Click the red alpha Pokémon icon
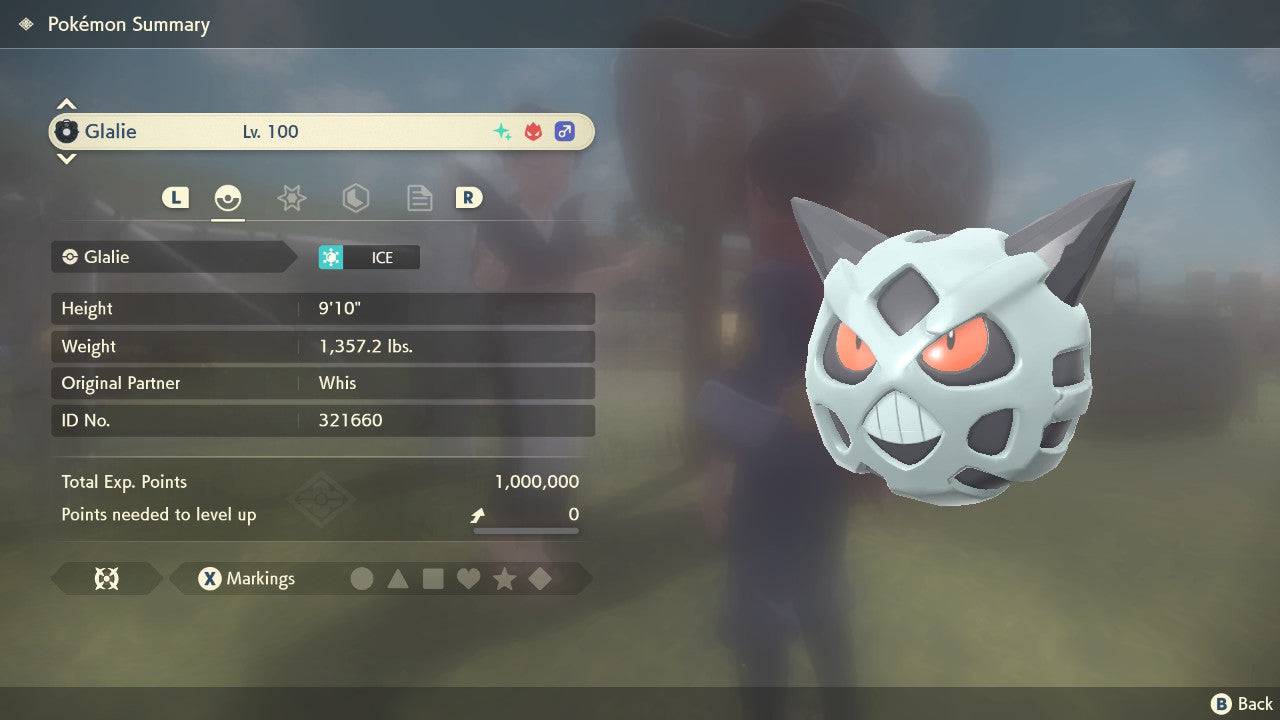Screen dimensions: 1280x720 coord(533,131)
